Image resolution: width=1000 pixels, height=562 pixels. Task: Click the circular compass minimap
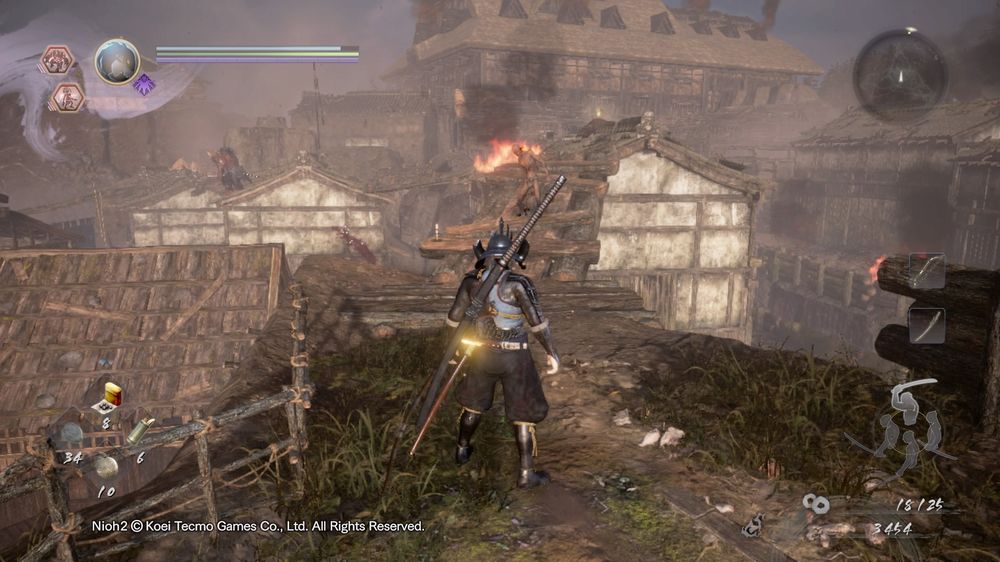point(900,75)
